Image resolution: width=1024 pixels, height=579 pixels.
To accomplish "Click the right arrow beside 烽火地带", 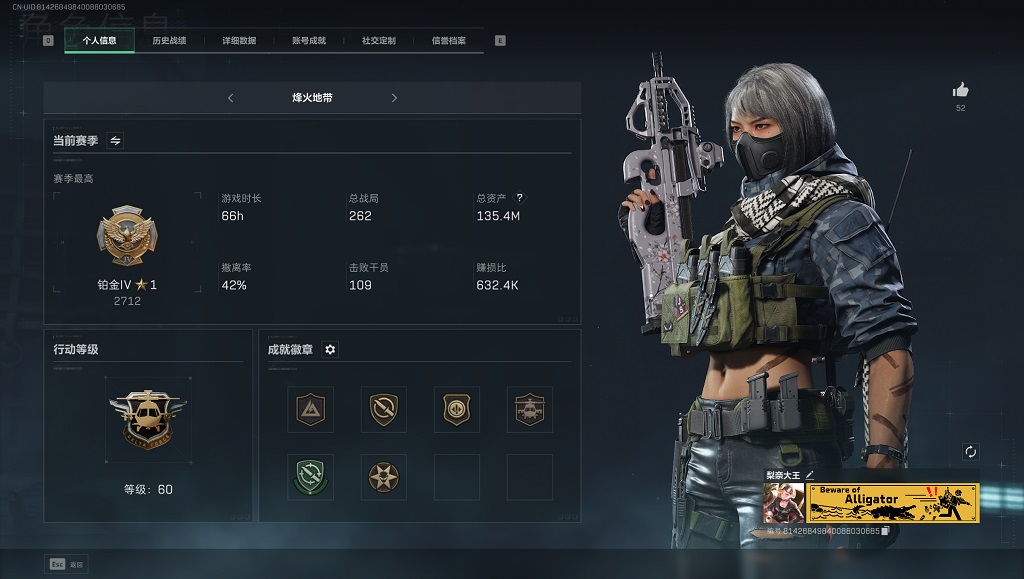I will coord(394,98).
